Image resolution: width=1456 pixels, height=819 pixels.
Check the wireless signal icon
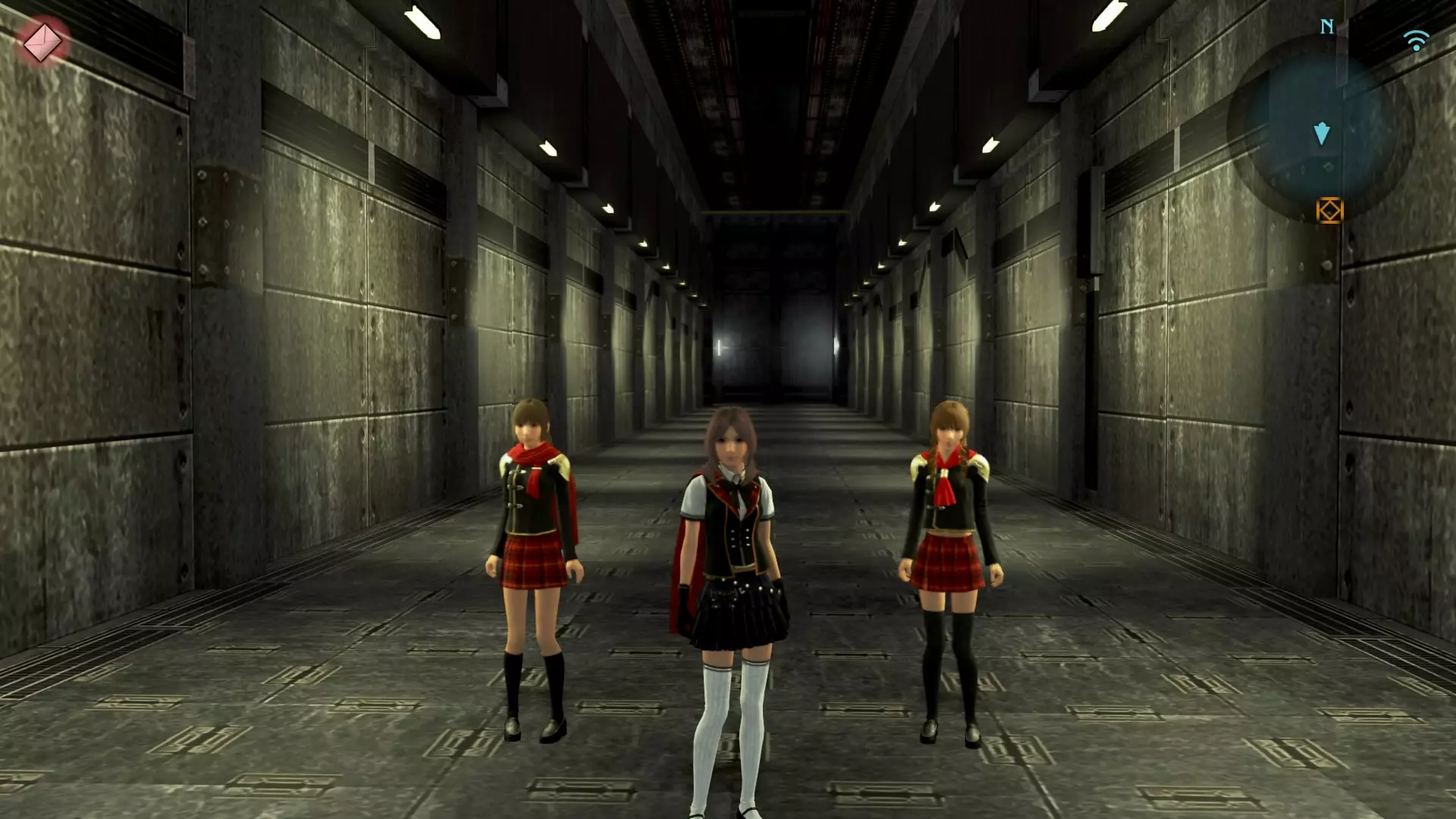click(x=1416, y=39)
